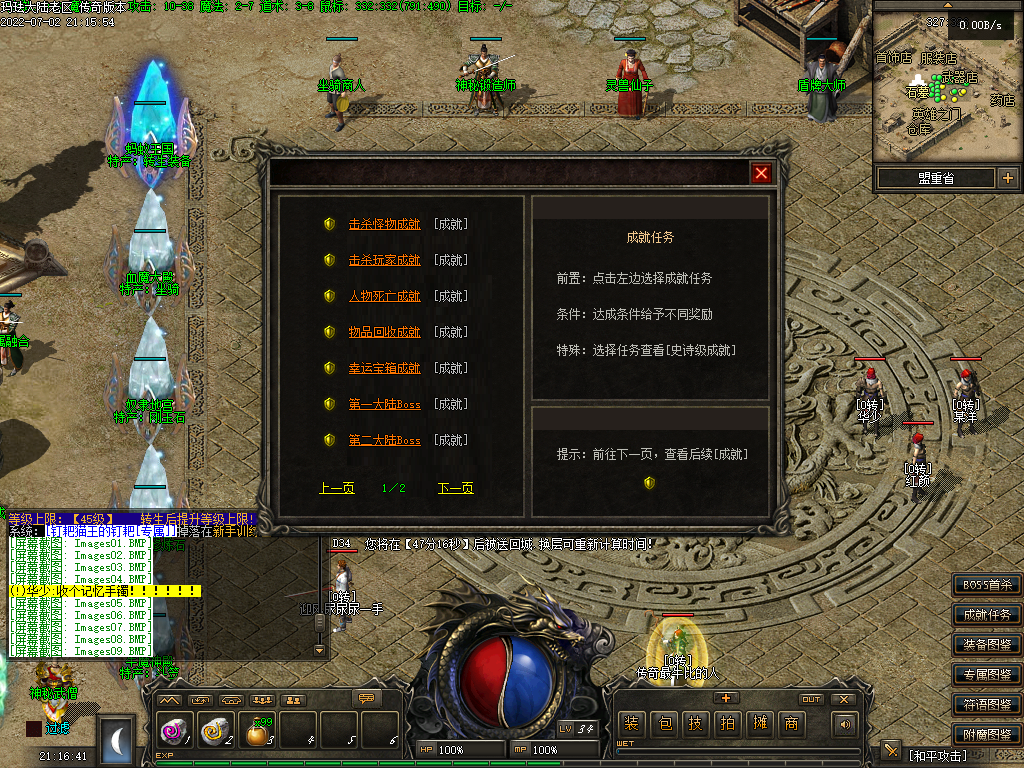Image resolution: width=1024 pixels, height=768 pixels.
Task: Expand the minimap with the plus button
Action: point(1007,178)
